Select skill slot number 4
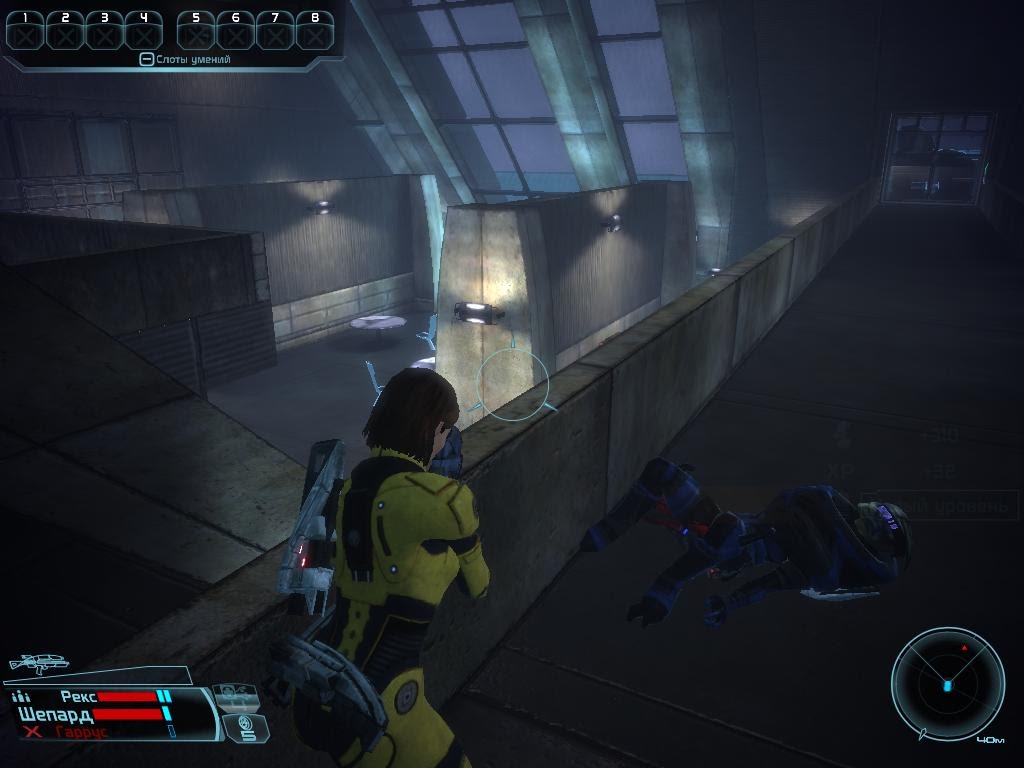The height and width of the screenshot is (768, 1024). click(144, 31)
